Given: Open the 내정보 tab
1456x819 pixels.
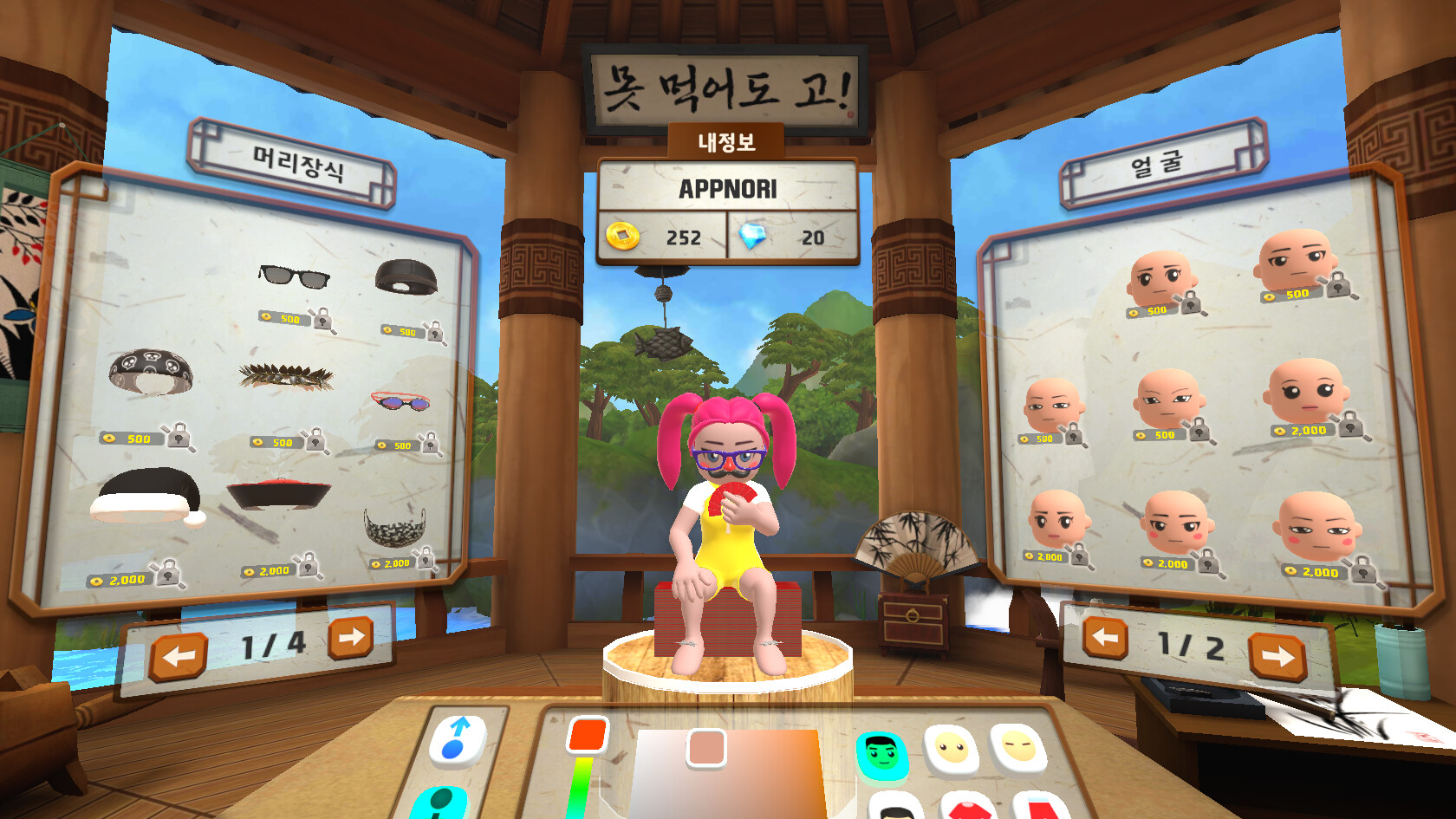Looking at the screenshot, I should coord(728,143).
